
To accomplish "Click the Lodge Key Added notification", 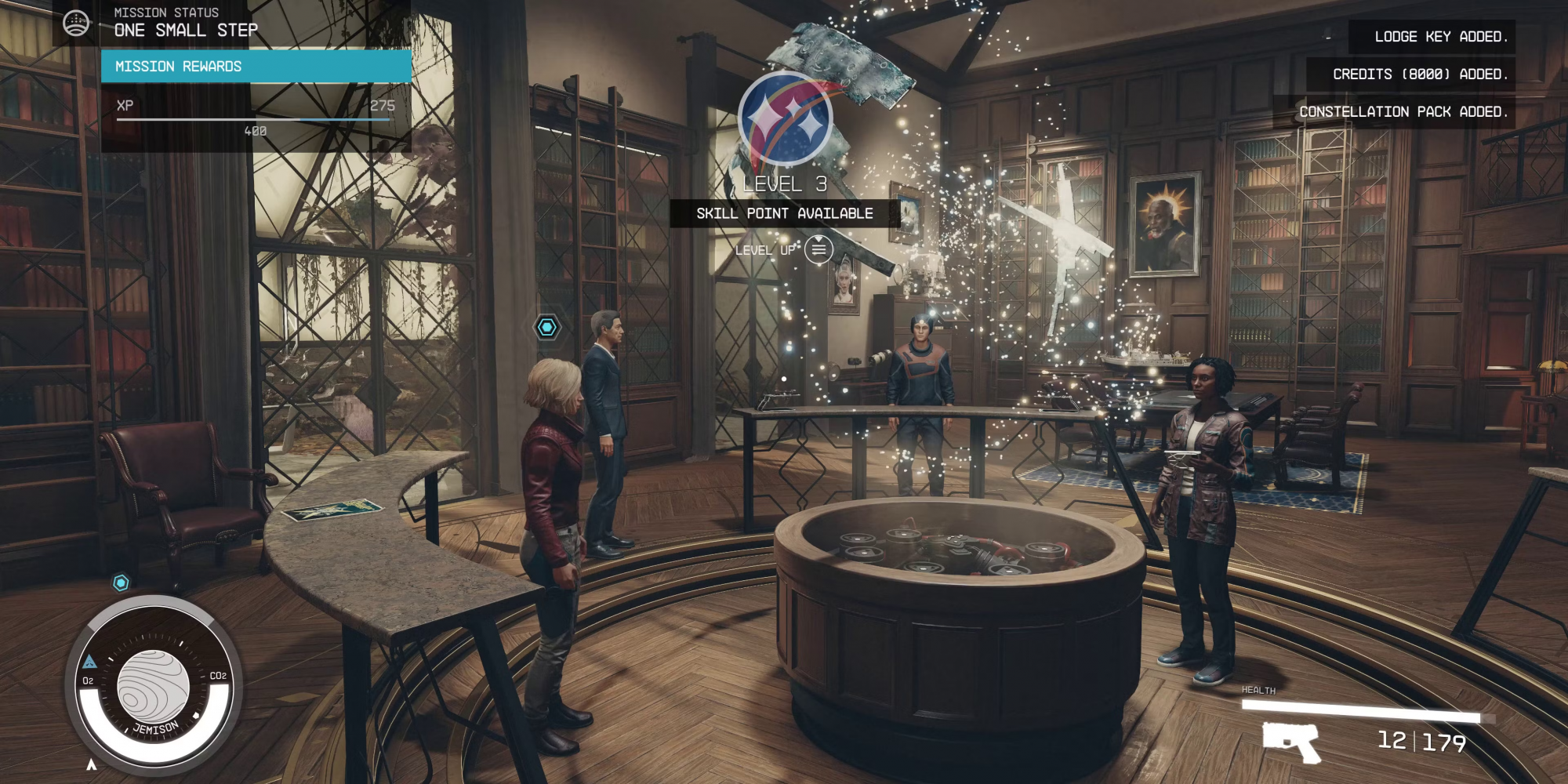I will point(1431,37).
